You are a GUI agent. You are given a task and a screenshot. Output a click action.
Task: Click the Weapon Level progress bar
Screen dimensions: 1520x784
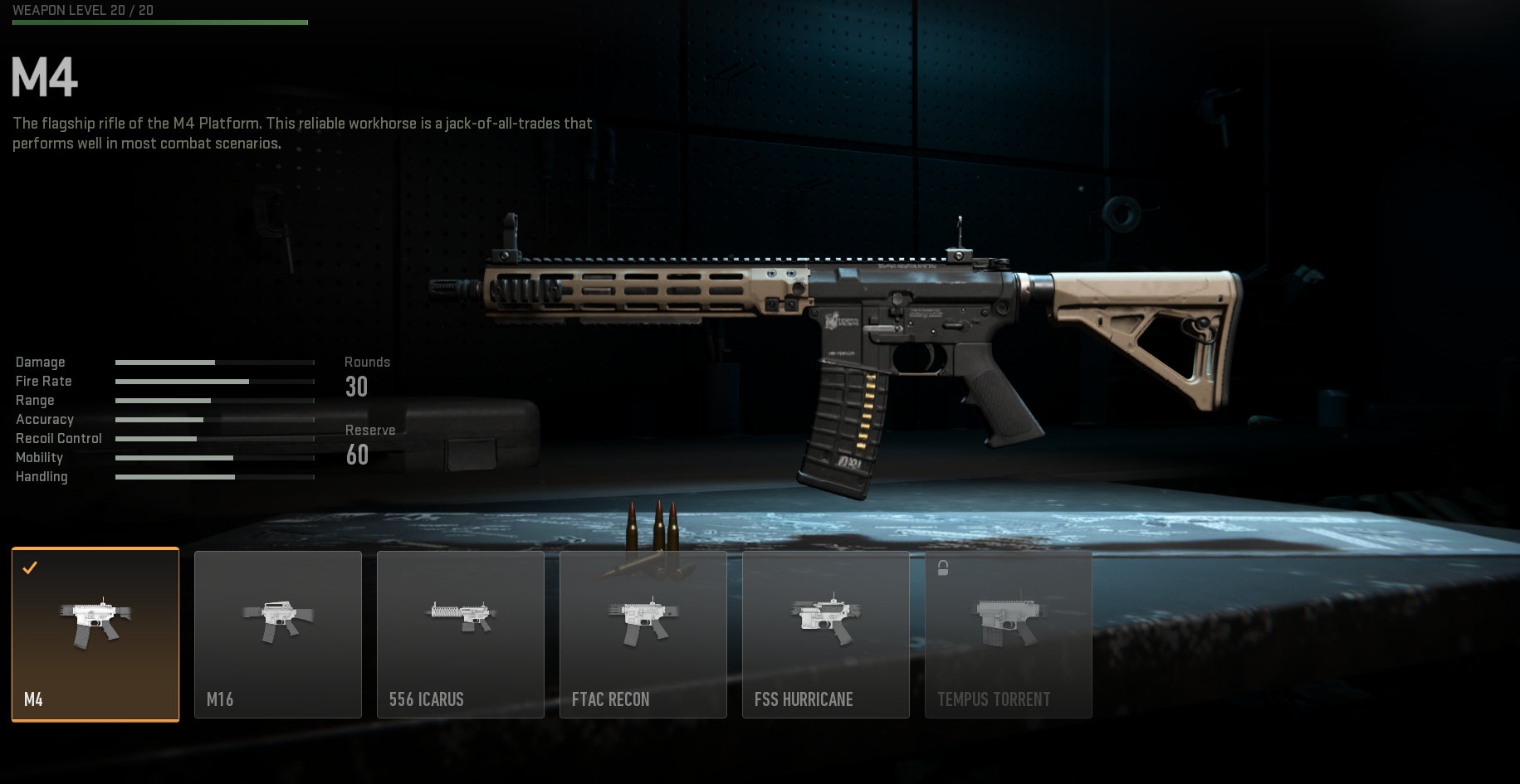[159, 21]
